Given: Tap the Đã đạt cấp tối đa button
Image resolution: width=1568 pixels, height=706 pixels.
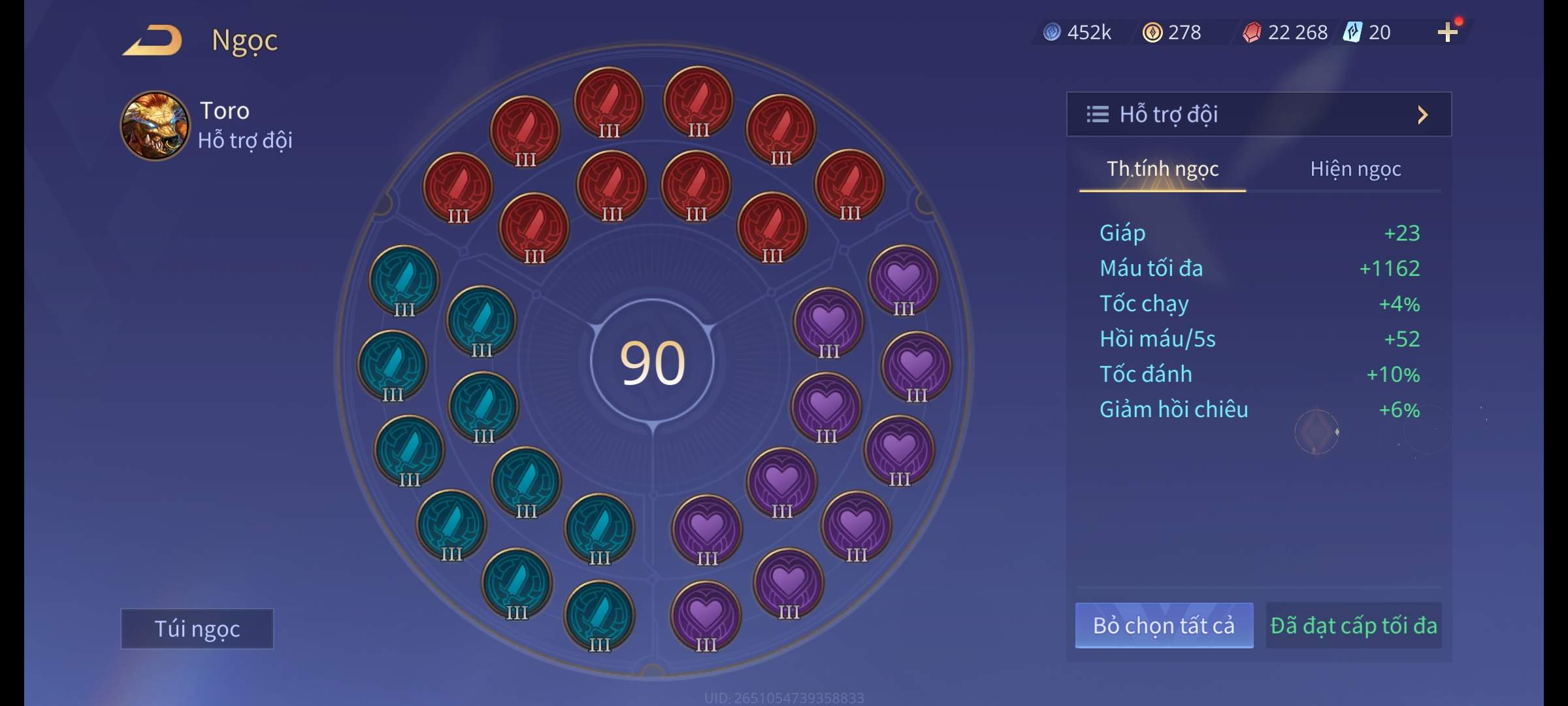Looking at the screenshot, I should pos(1353,626).
